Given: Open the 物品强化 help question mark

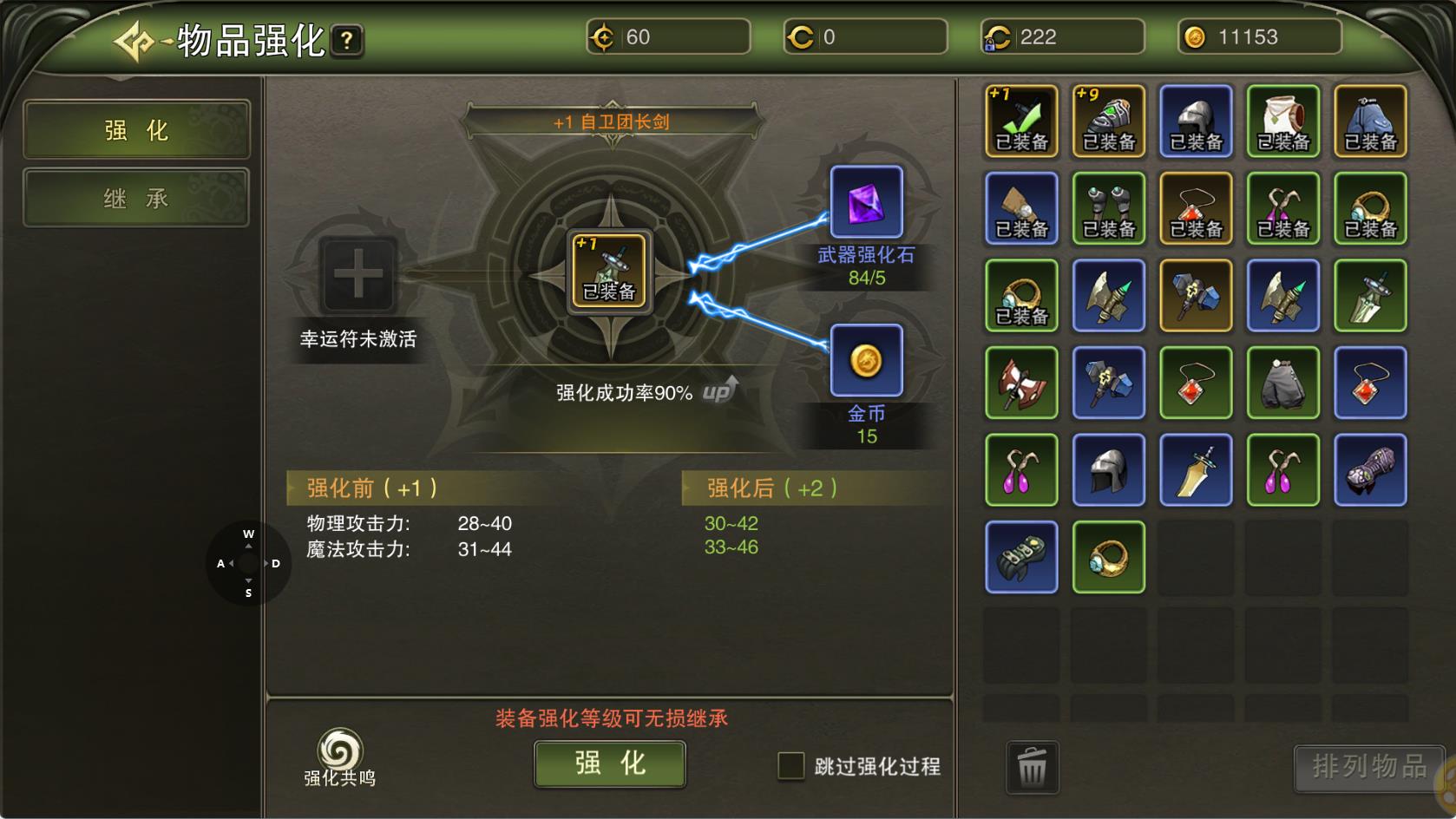Looking at the screenshot, I should click(346, 40).
